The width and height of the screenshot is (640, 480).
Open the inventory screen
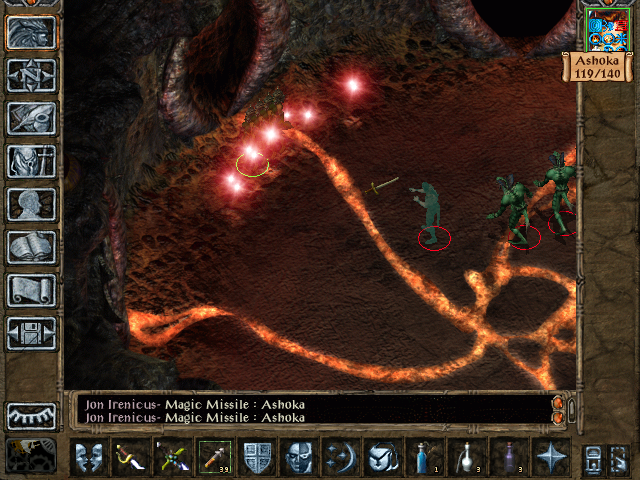pos(31,161)
